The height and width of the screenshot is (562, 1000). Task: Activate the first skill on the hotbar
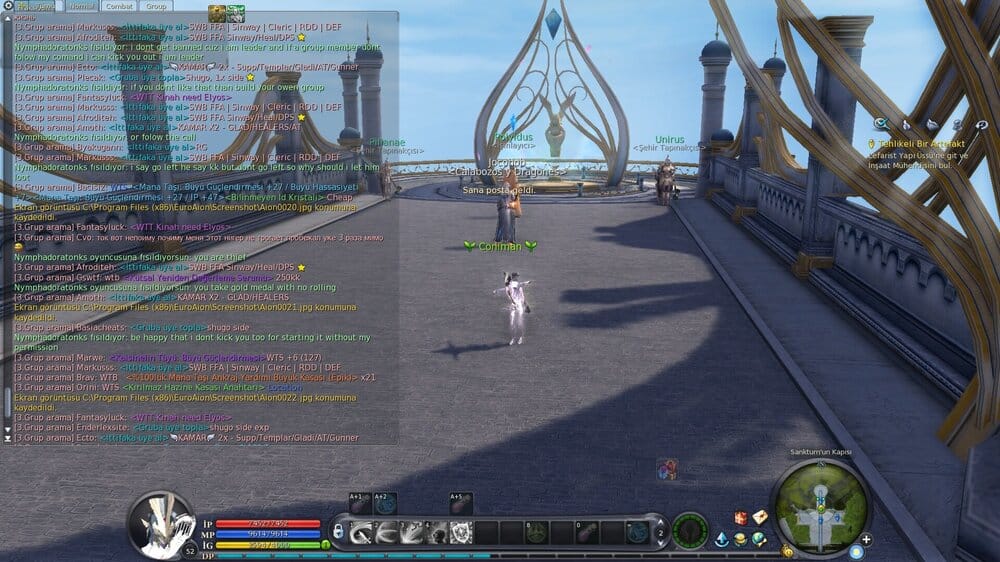(361, 532)
